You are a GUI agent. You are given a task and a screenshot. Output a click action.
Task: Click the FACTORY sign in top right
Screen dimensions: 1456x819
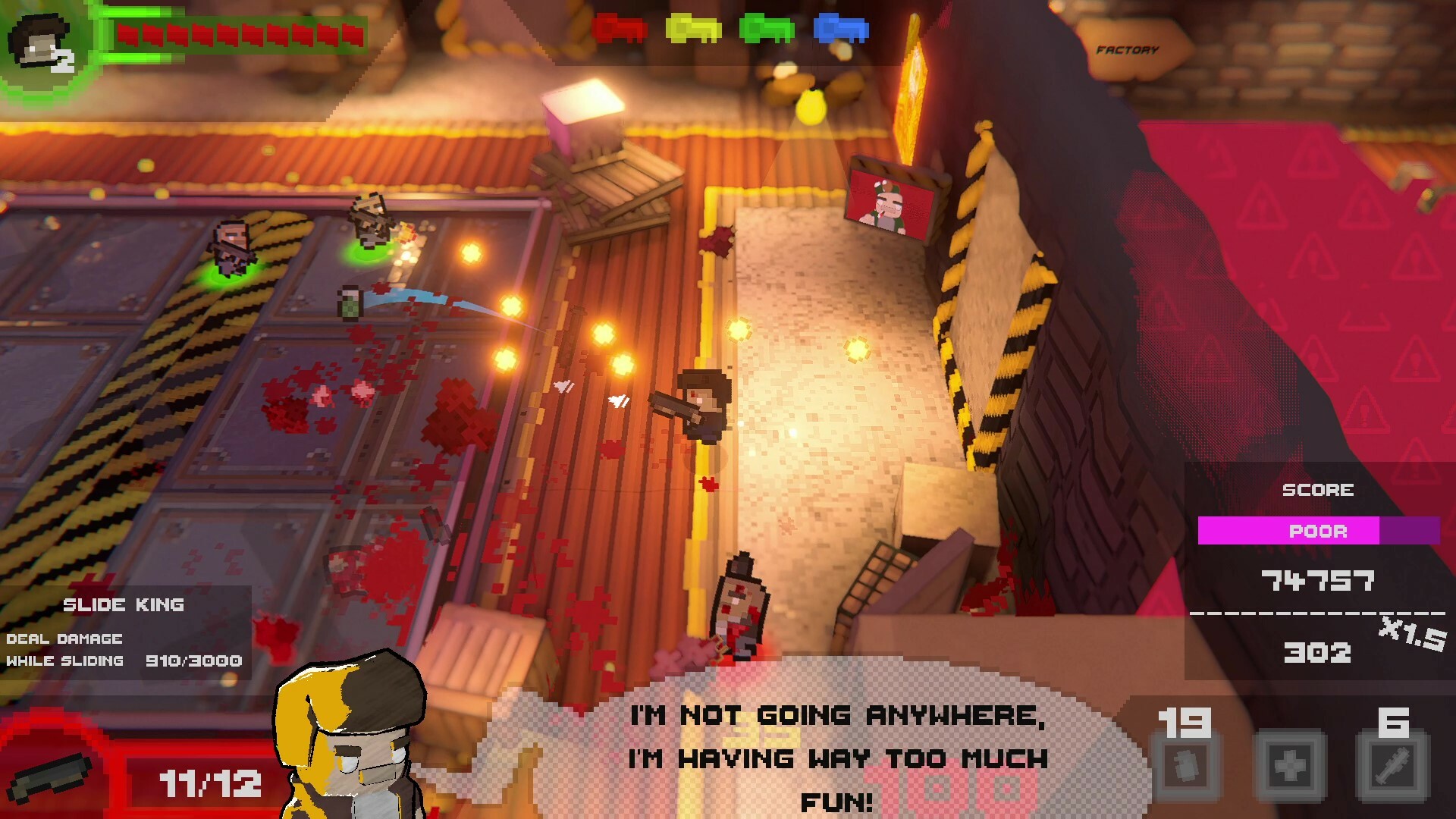(x=1128, y=49)
